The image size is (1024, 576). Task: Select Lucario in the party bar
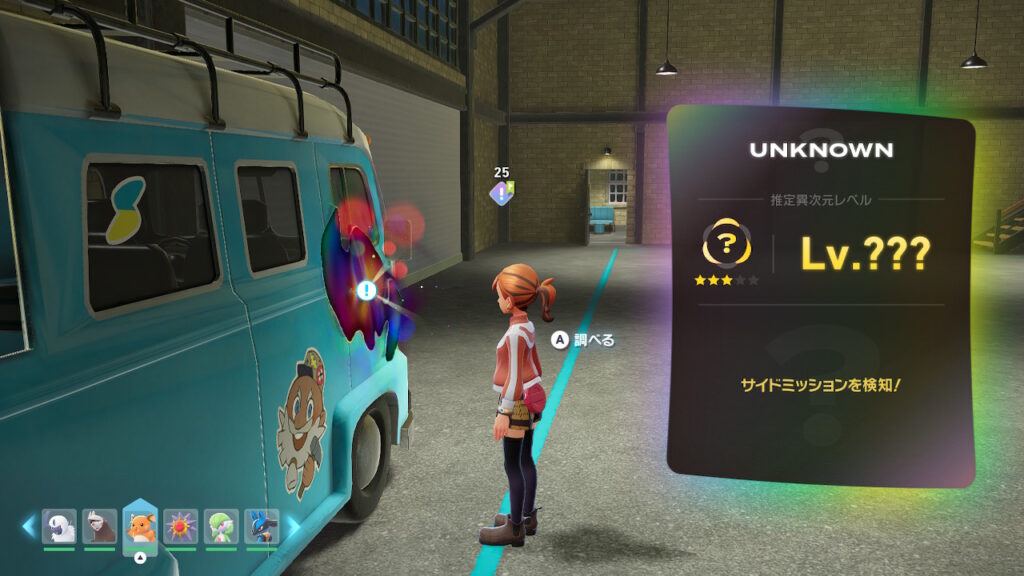click(x=262, y=526)
